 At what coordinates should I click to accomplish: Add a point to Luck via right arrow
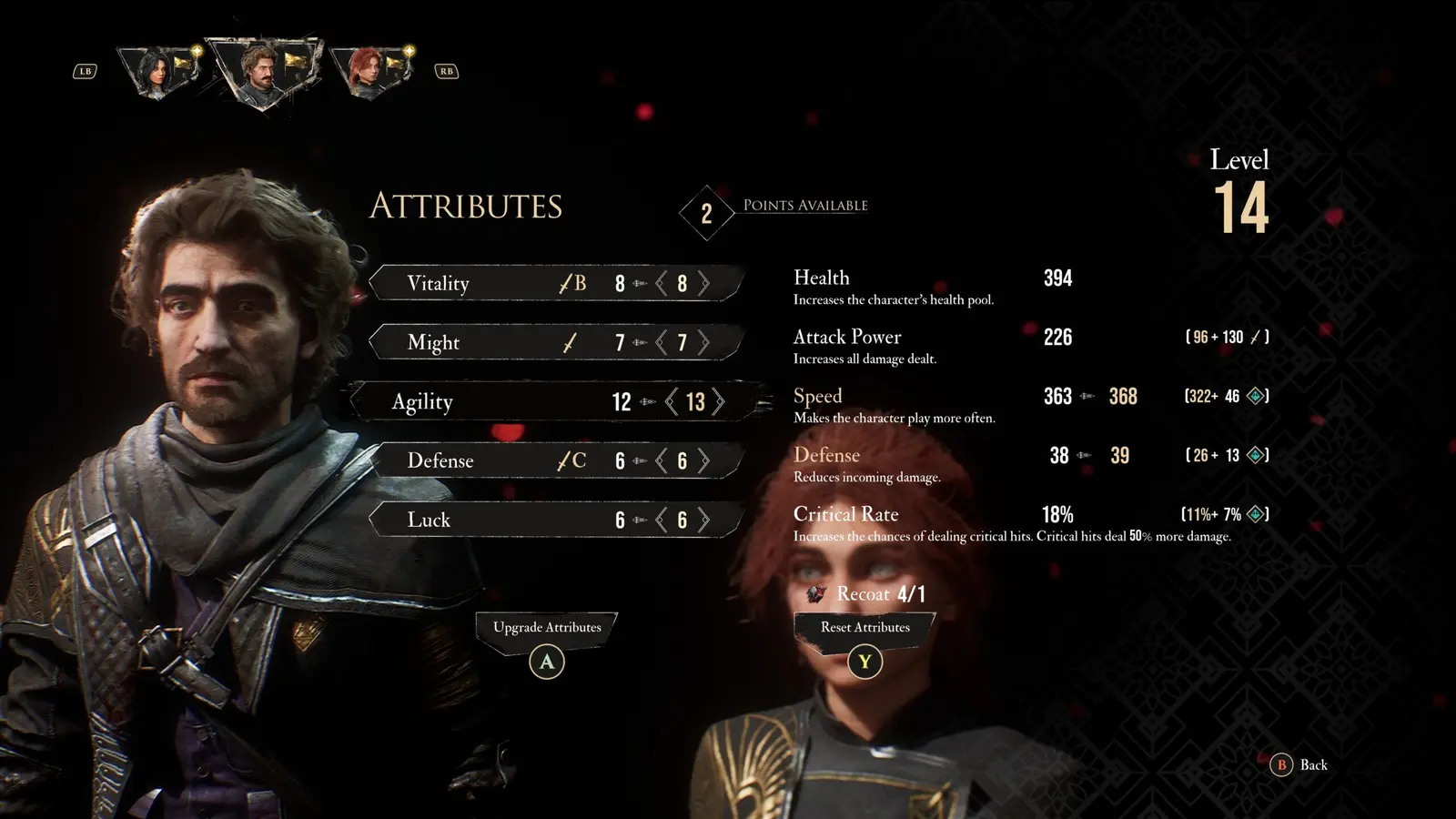pos(703,520)
